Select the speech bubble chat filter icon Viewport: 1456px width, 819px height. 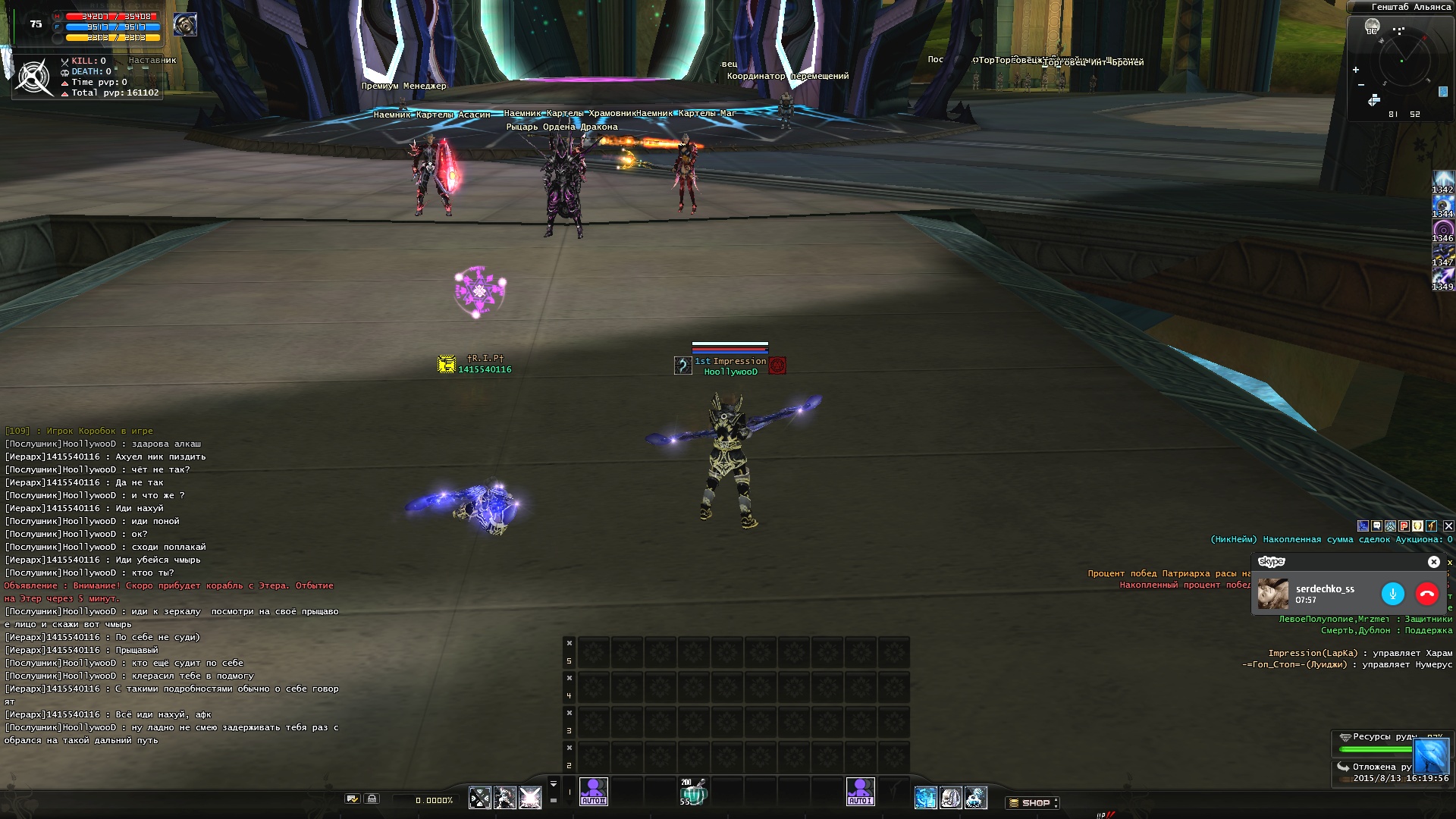coord(1376,526)
